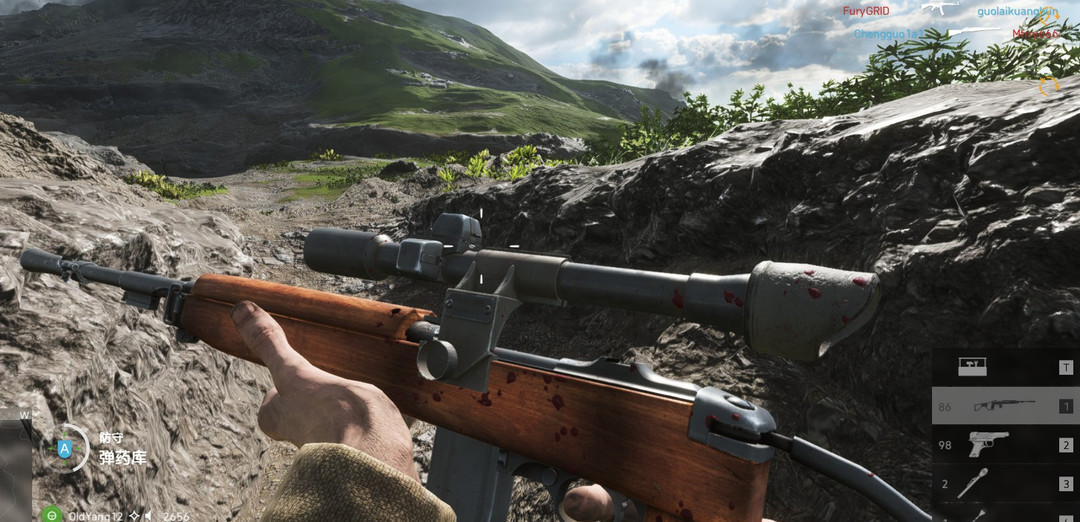Select the FuryGRID kill feed entry

click(866, 11)
